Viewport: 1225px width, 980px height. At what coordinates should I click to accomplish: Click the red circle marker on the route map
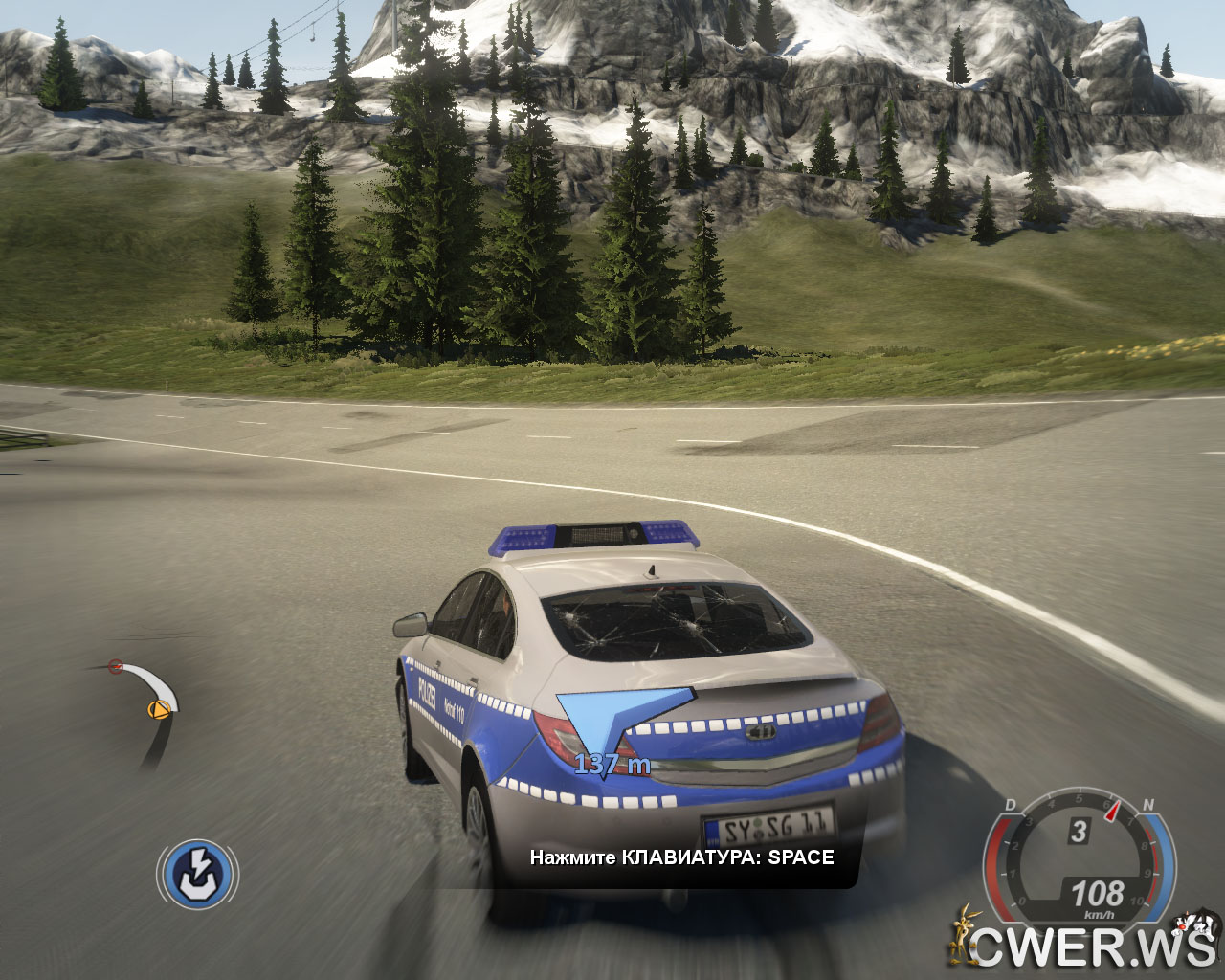tap(116, 665)
